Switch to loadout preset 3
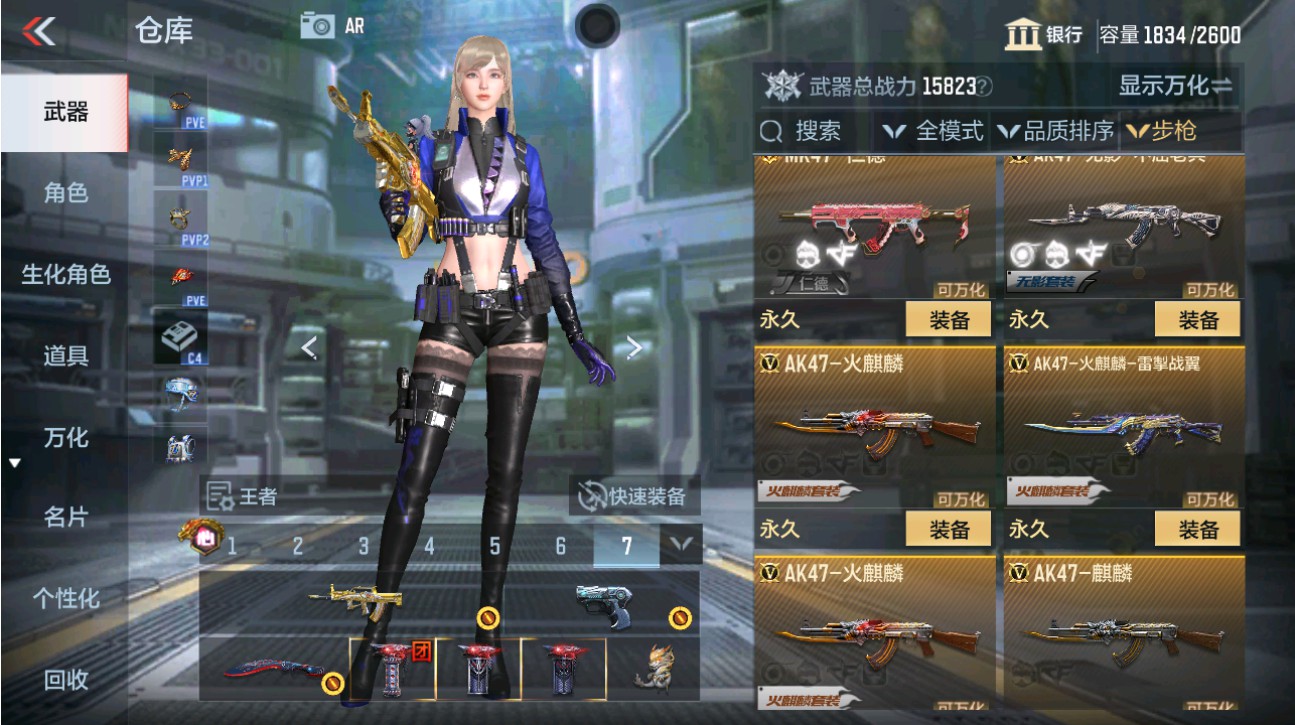 click(x=365, y=546)
